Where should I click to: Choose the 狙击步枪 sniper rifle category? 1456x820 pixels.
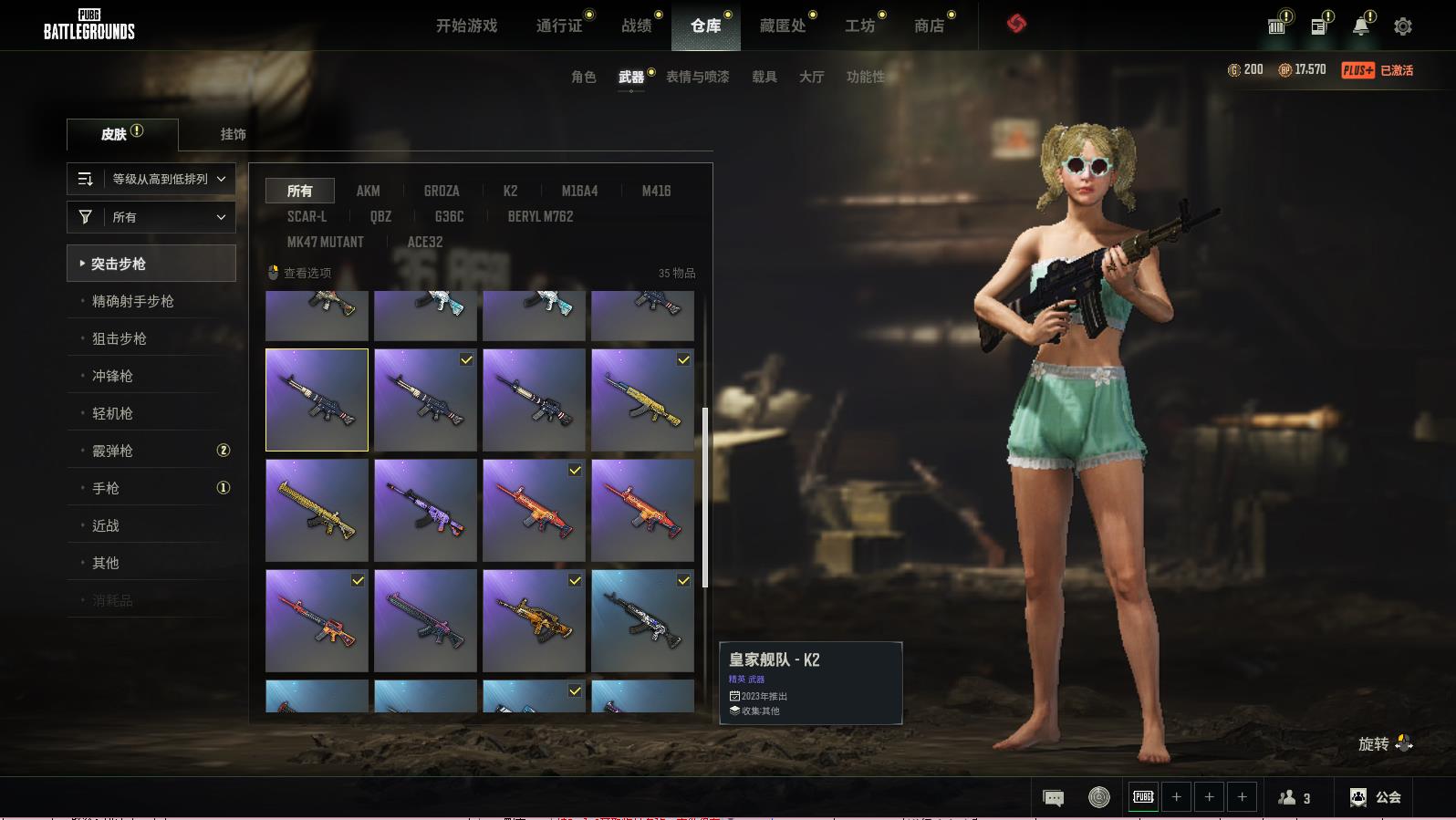pyautogui.click(x=120, y=338)
